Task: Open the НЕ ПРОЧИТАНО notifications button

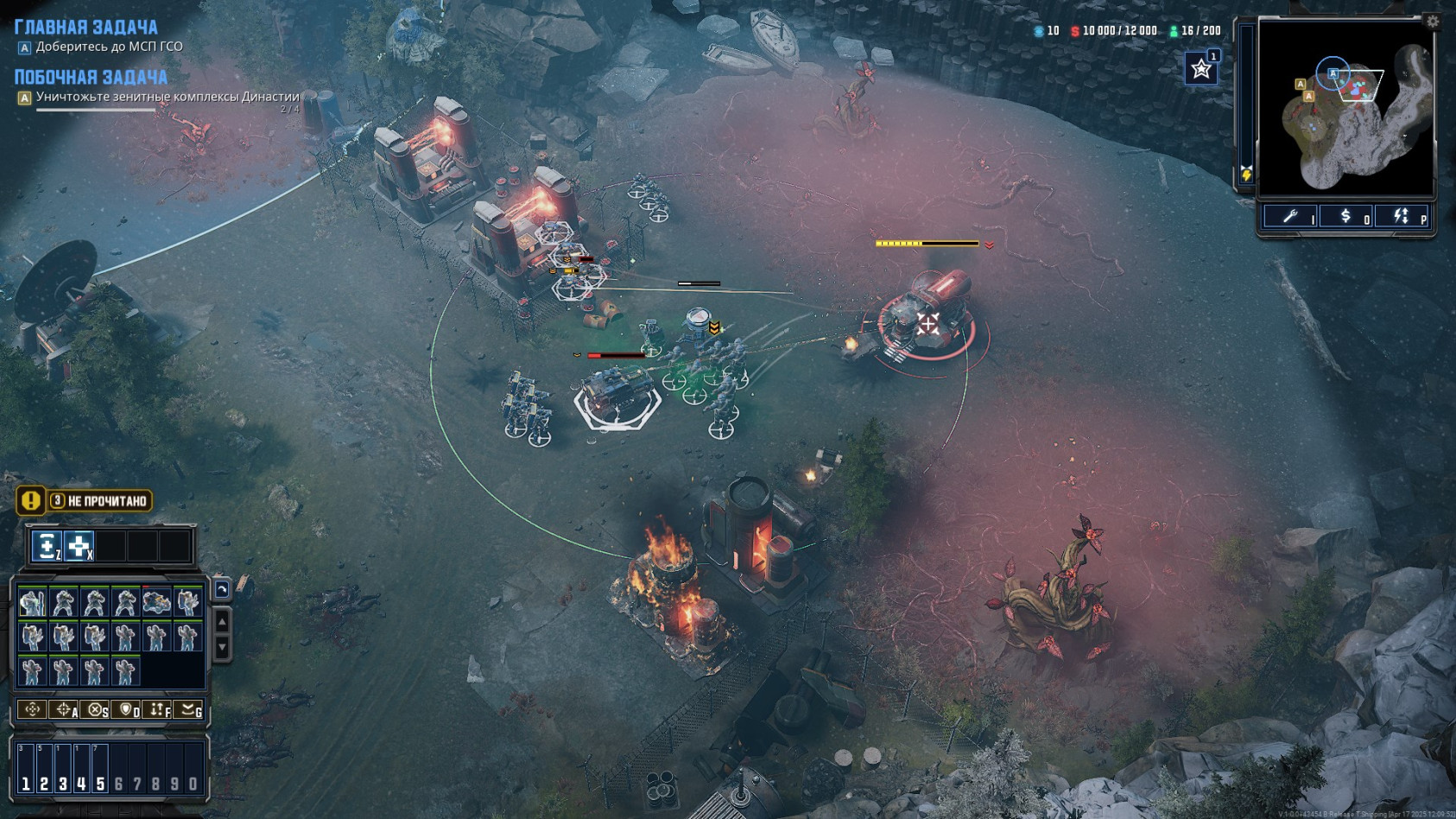Action: 98,499
